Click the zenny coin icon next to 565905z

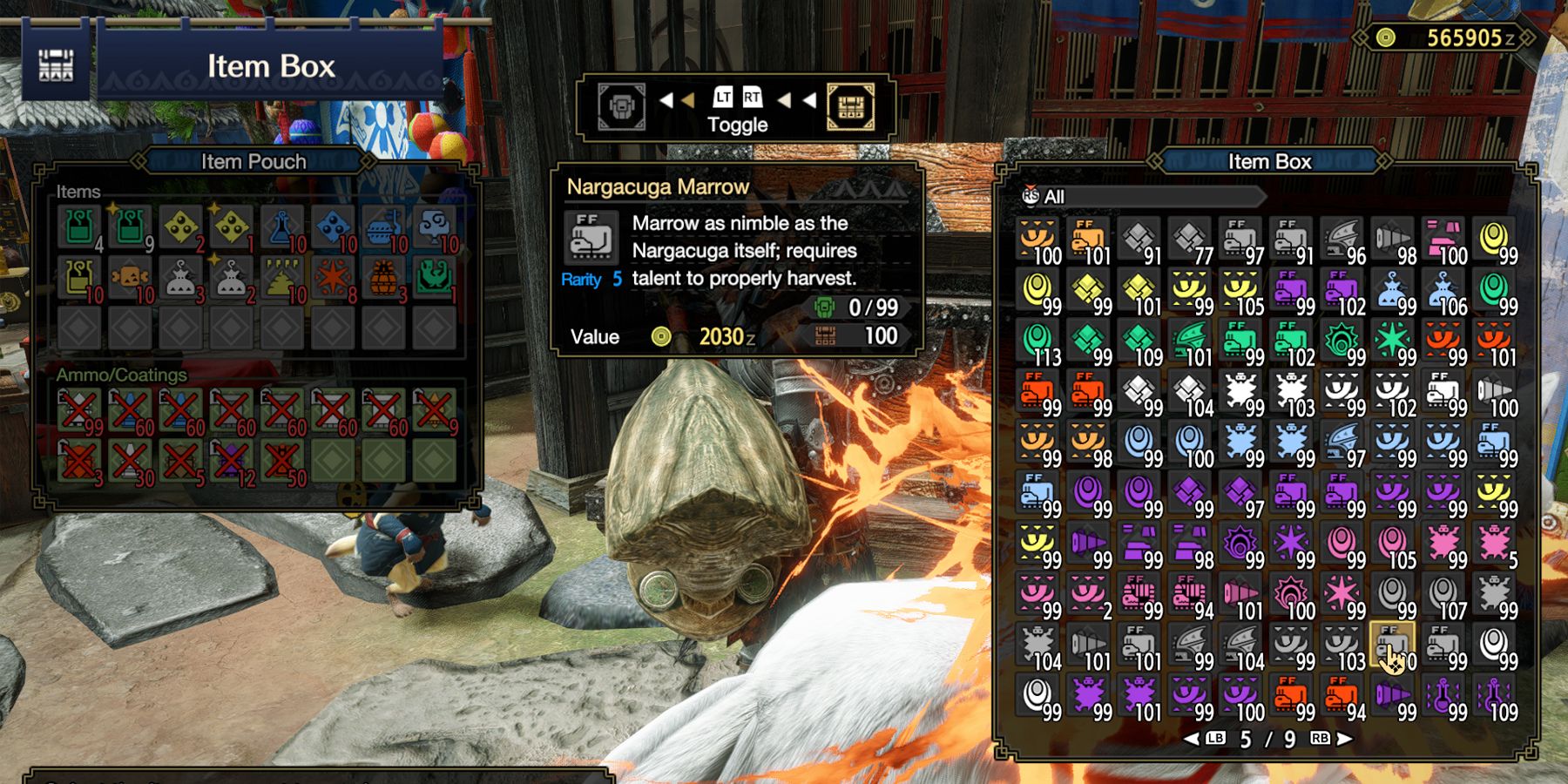(1386, 38)
